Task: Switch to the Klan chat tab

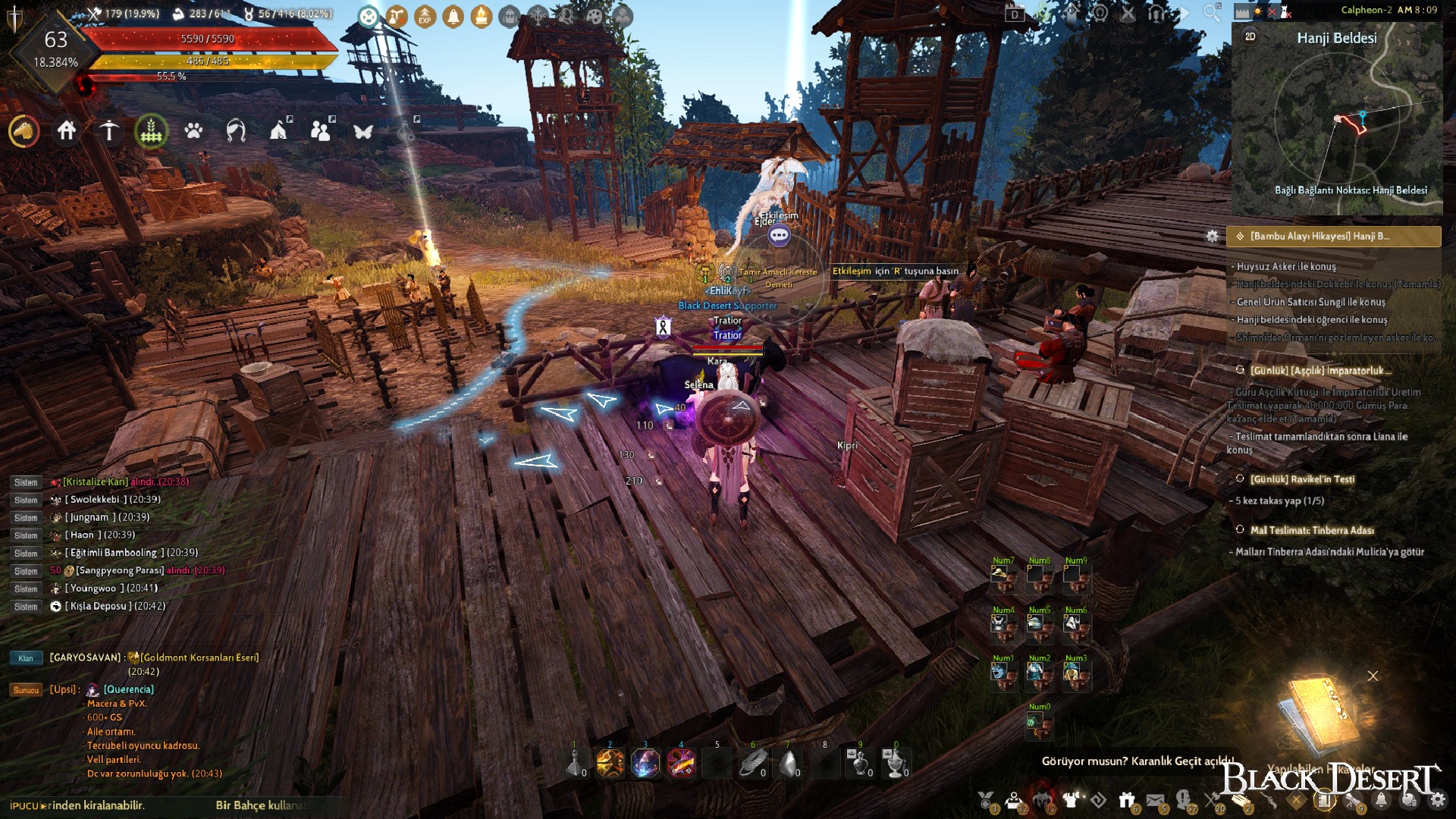Action: click(26, 658)
